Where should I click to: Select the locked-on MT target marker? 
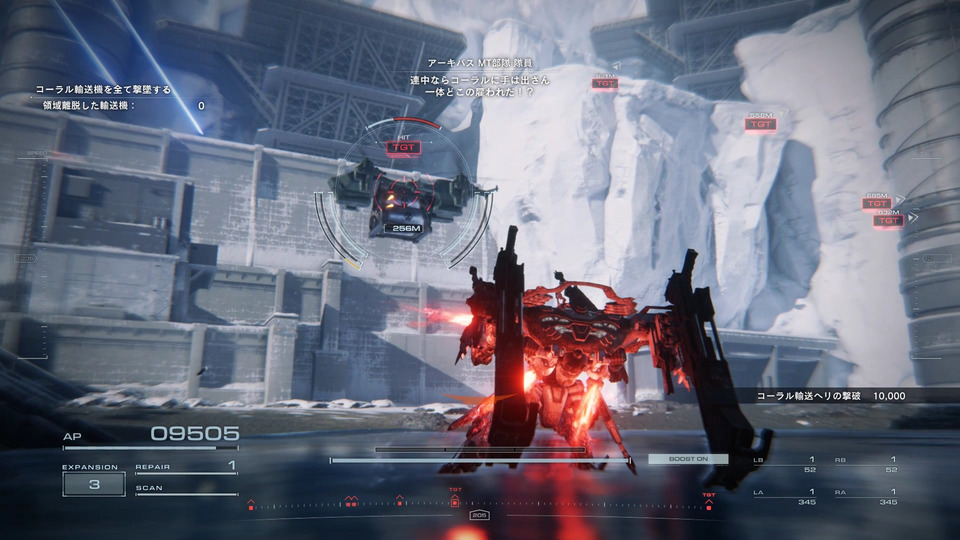click(x=403, y=146)
